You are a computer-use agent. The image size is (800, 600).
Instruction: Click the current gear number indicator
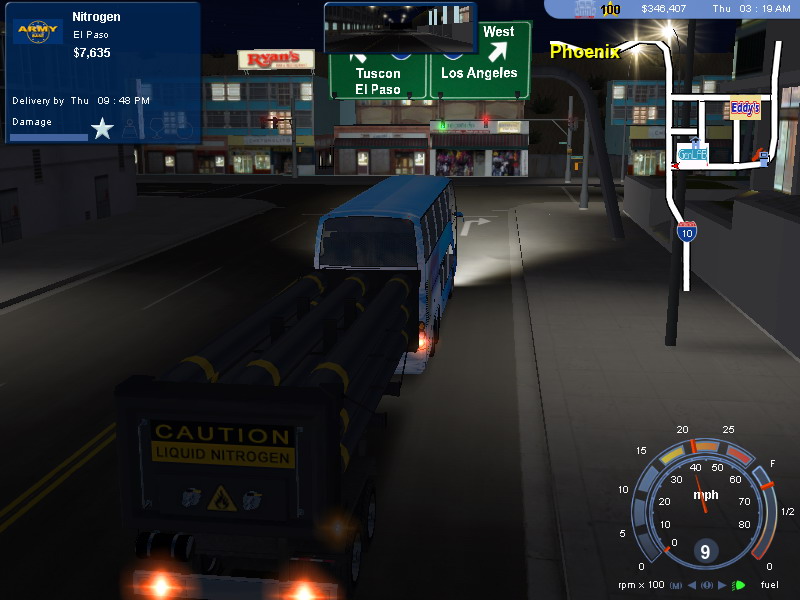coord(706,551)
